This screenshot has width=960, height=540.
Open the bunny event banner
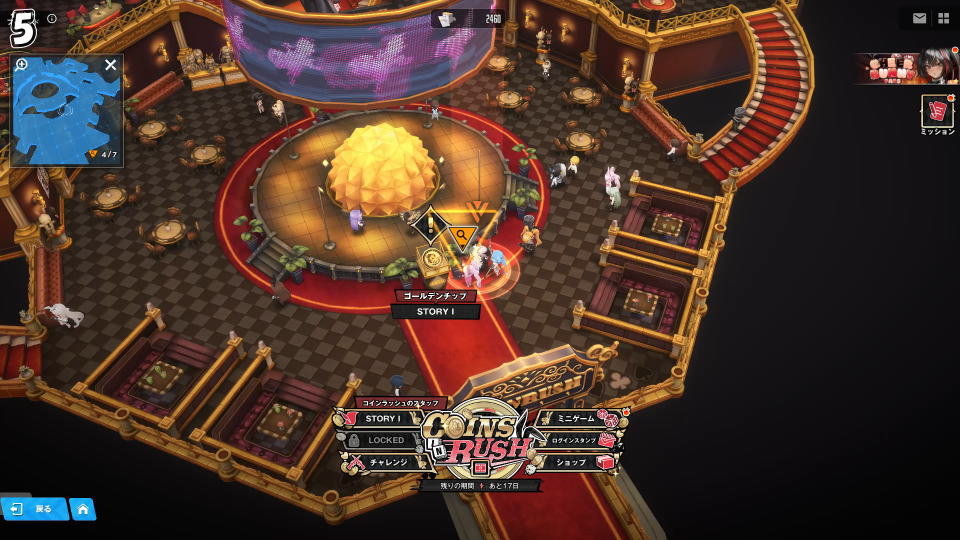[x=905, y=68]
